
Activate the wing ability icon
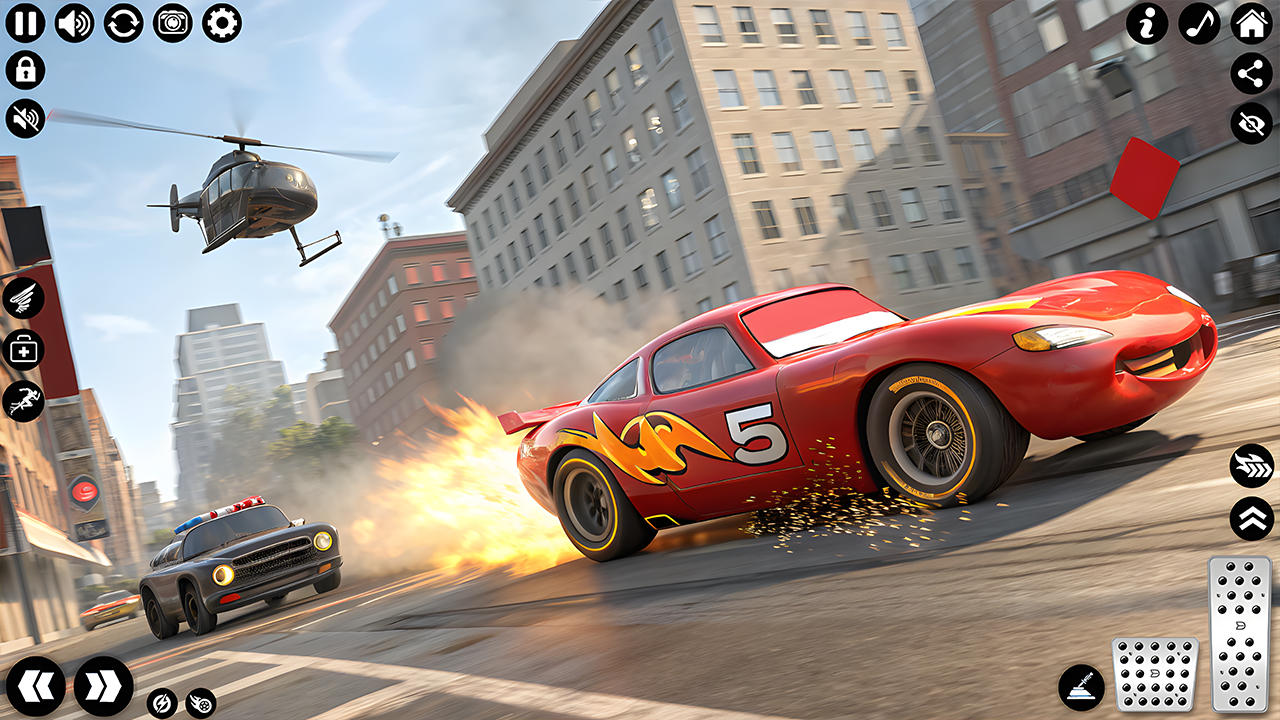(23, 297)
